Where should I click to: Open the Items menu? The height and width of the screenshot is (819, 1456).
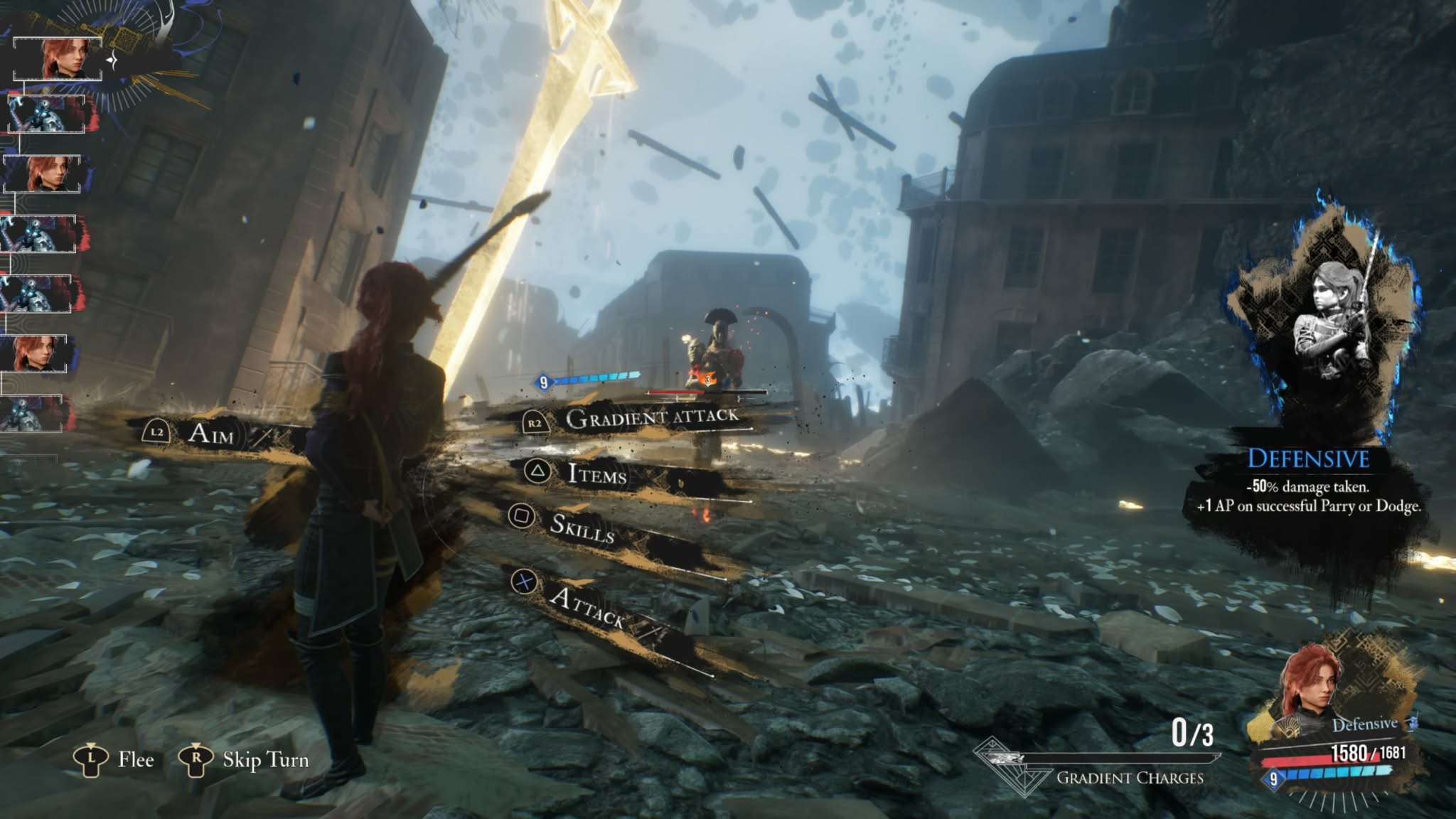pyautogui.click(x=596, y=474)
